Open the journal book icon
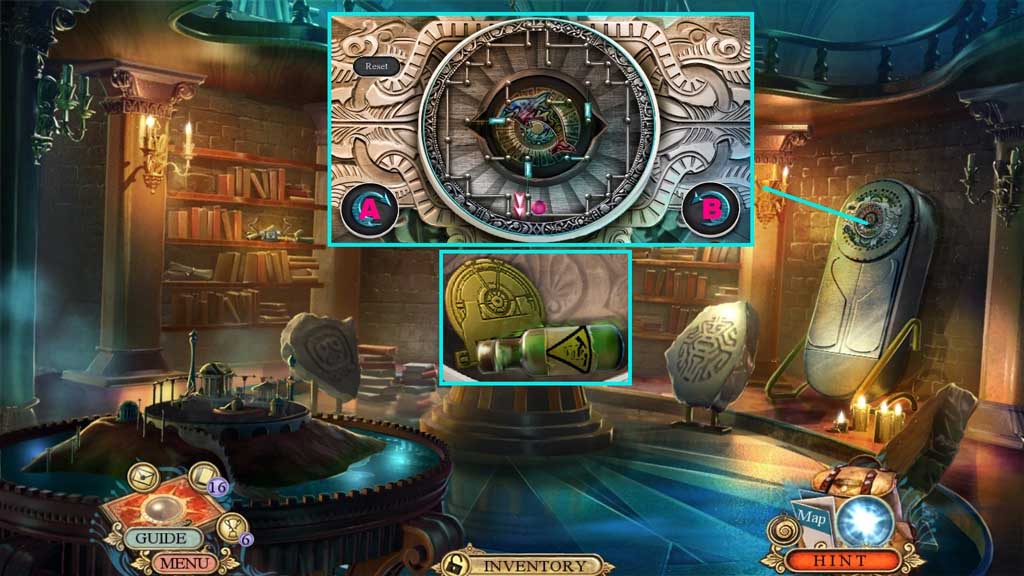This screenshot has height=576, width=1024. pos(203,477)
